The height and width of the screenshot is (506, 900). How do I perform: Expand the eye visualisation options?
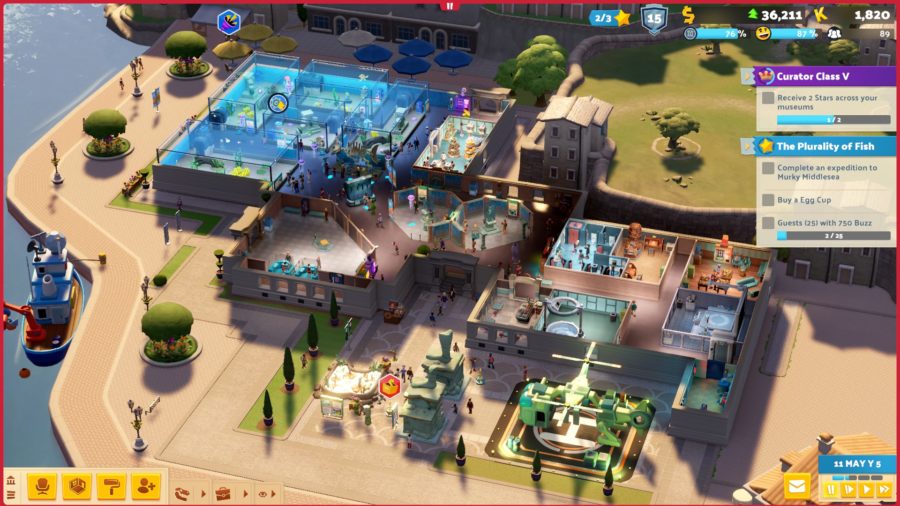(x=264, y=493)
